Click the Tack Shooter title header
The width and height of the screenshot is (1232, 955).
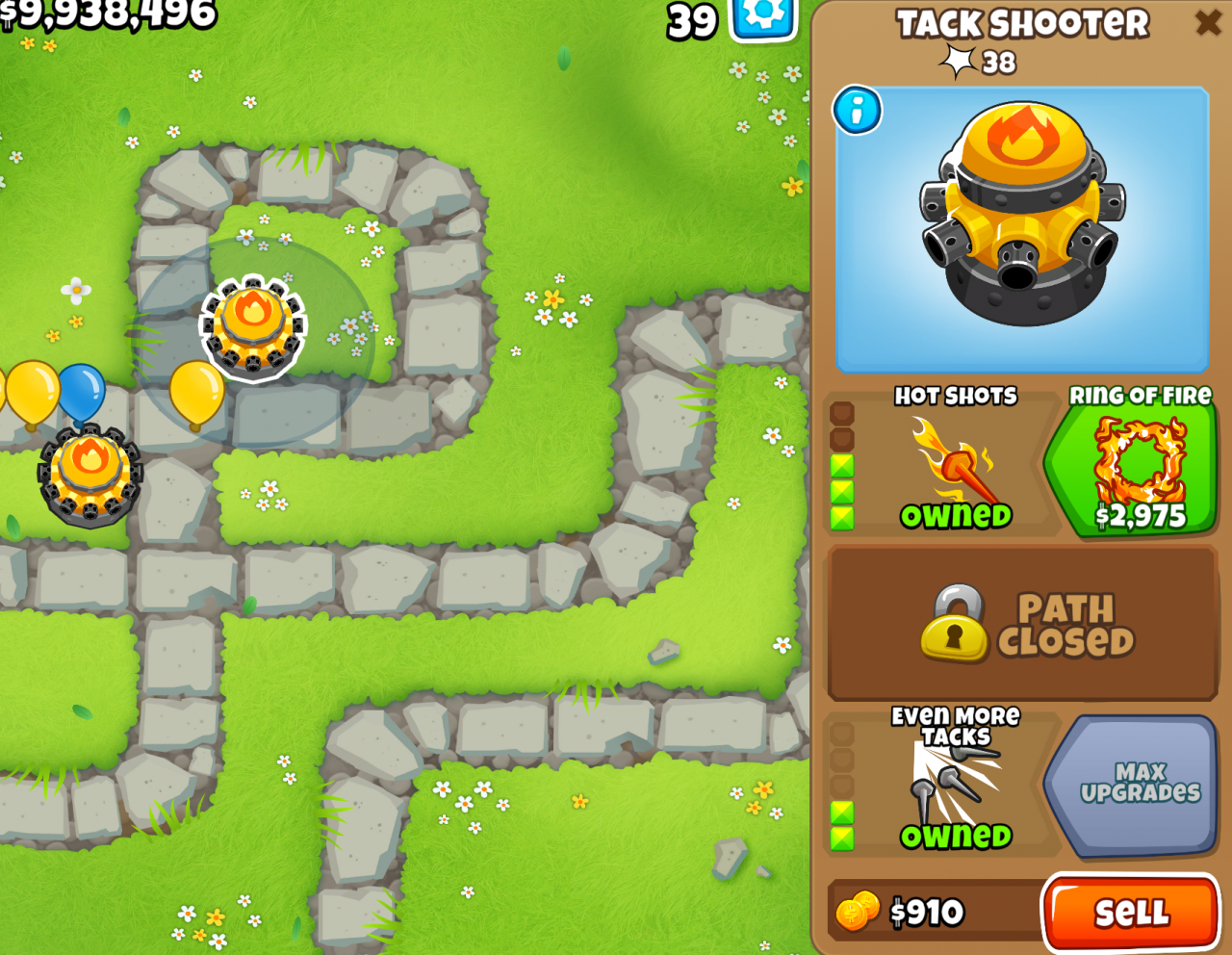click(1022, 23)
